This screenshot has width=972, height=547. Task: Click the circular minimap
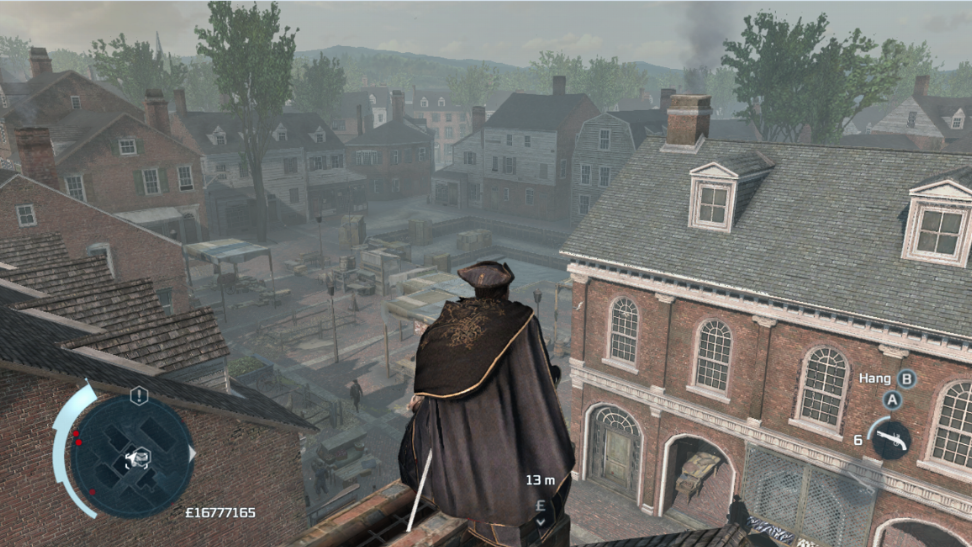tap(132, 455)
